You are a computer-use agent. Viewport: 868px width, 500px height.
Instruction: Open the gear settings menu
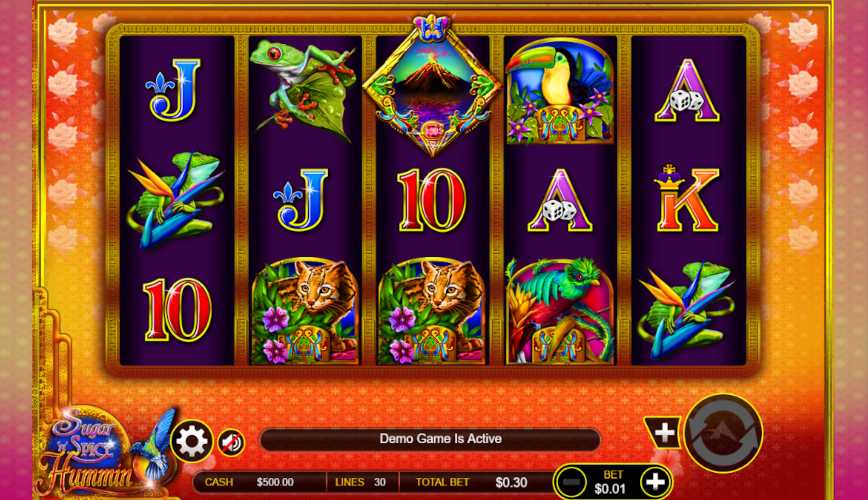click(x=191, y=440)
